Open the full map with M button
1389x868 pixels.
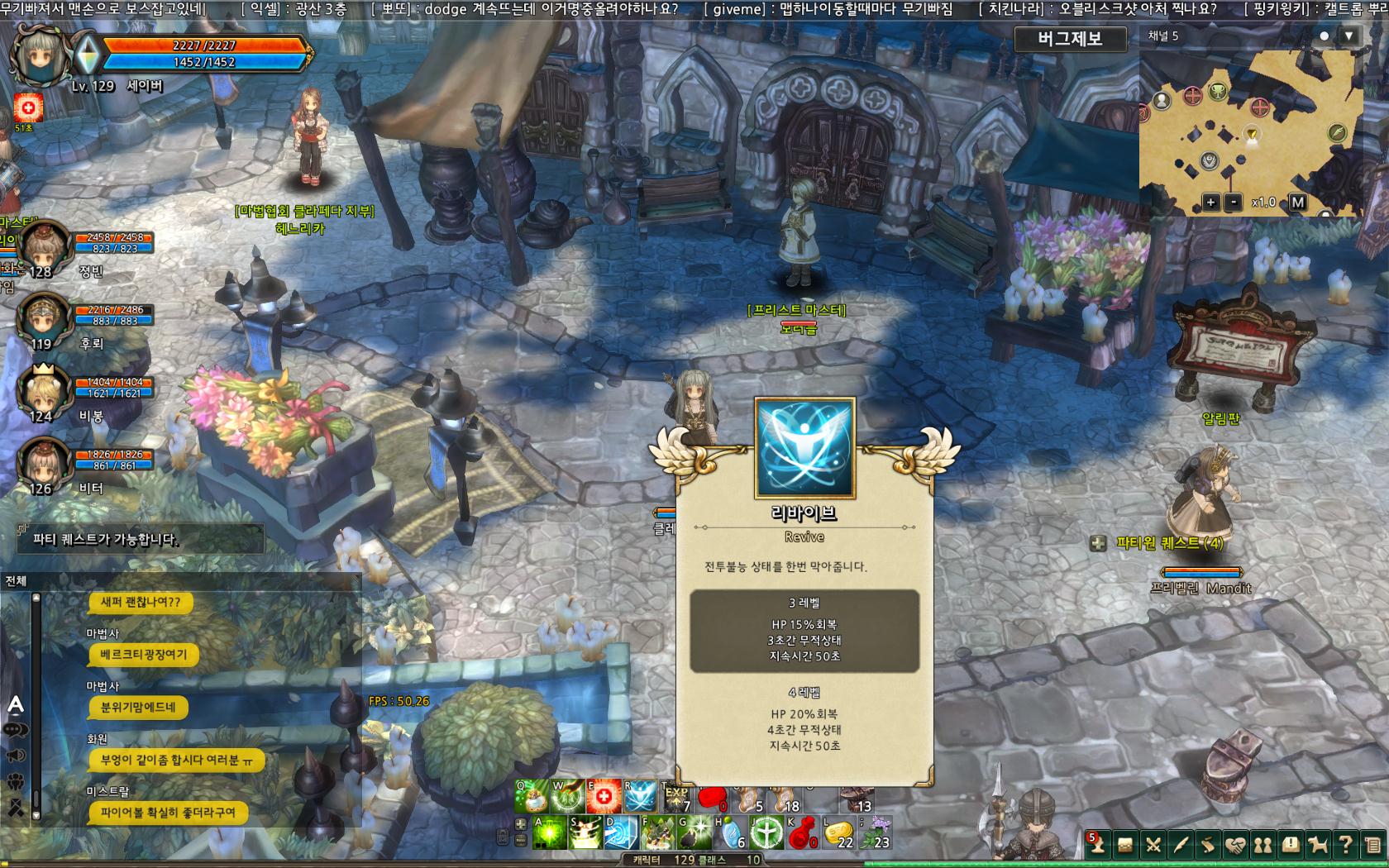[1297, 203]
